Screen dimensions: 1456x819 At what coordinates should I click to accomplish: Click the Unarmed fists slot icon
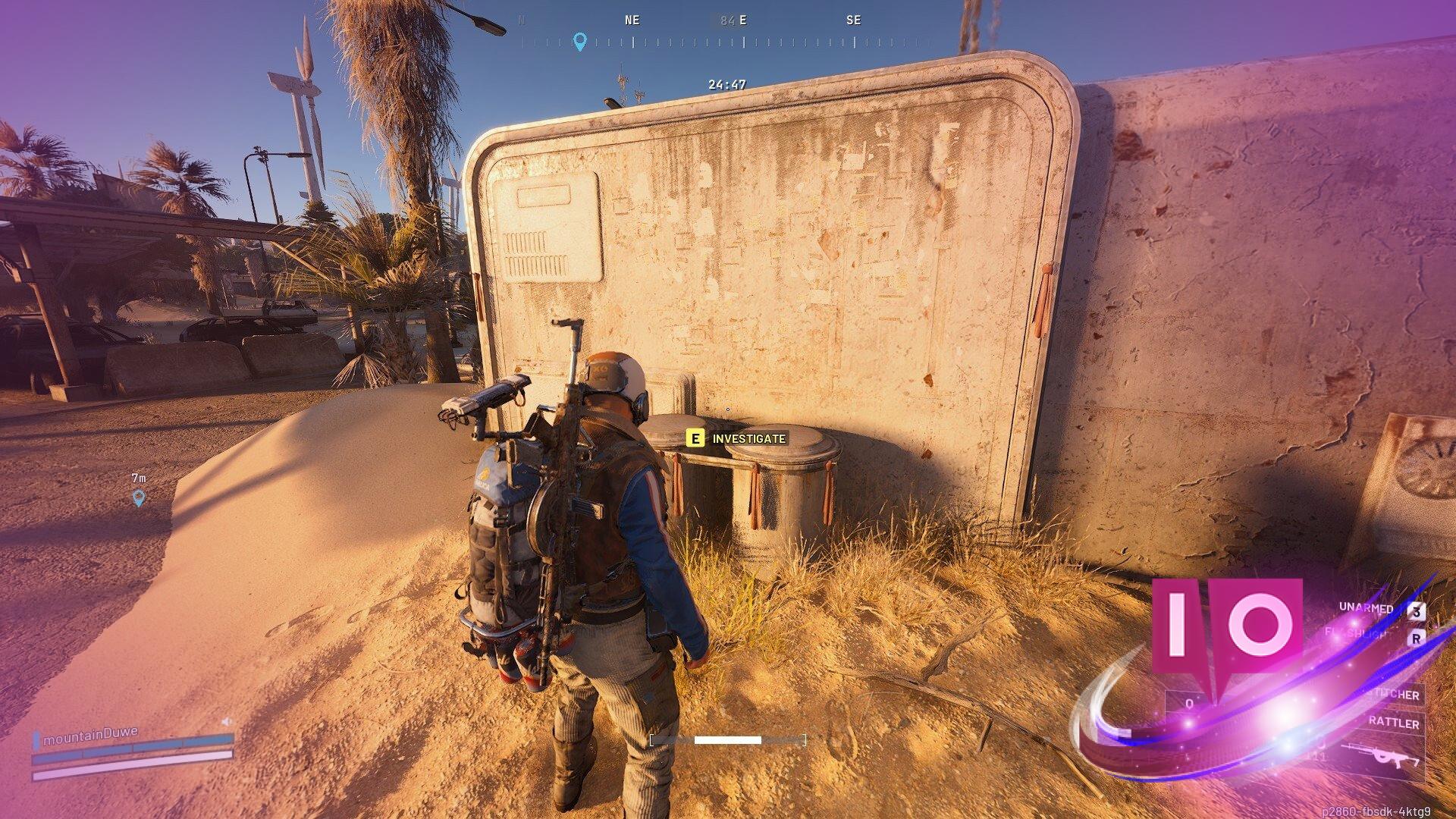[1367, 608]
